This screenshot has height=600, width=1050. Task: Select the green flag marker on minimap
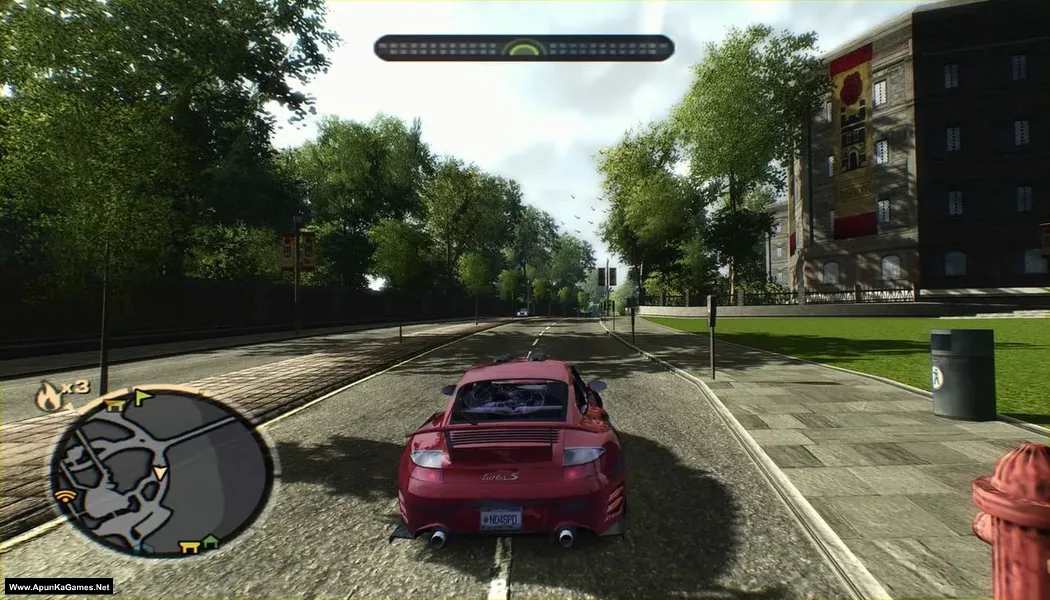click(x=143, y=398)
